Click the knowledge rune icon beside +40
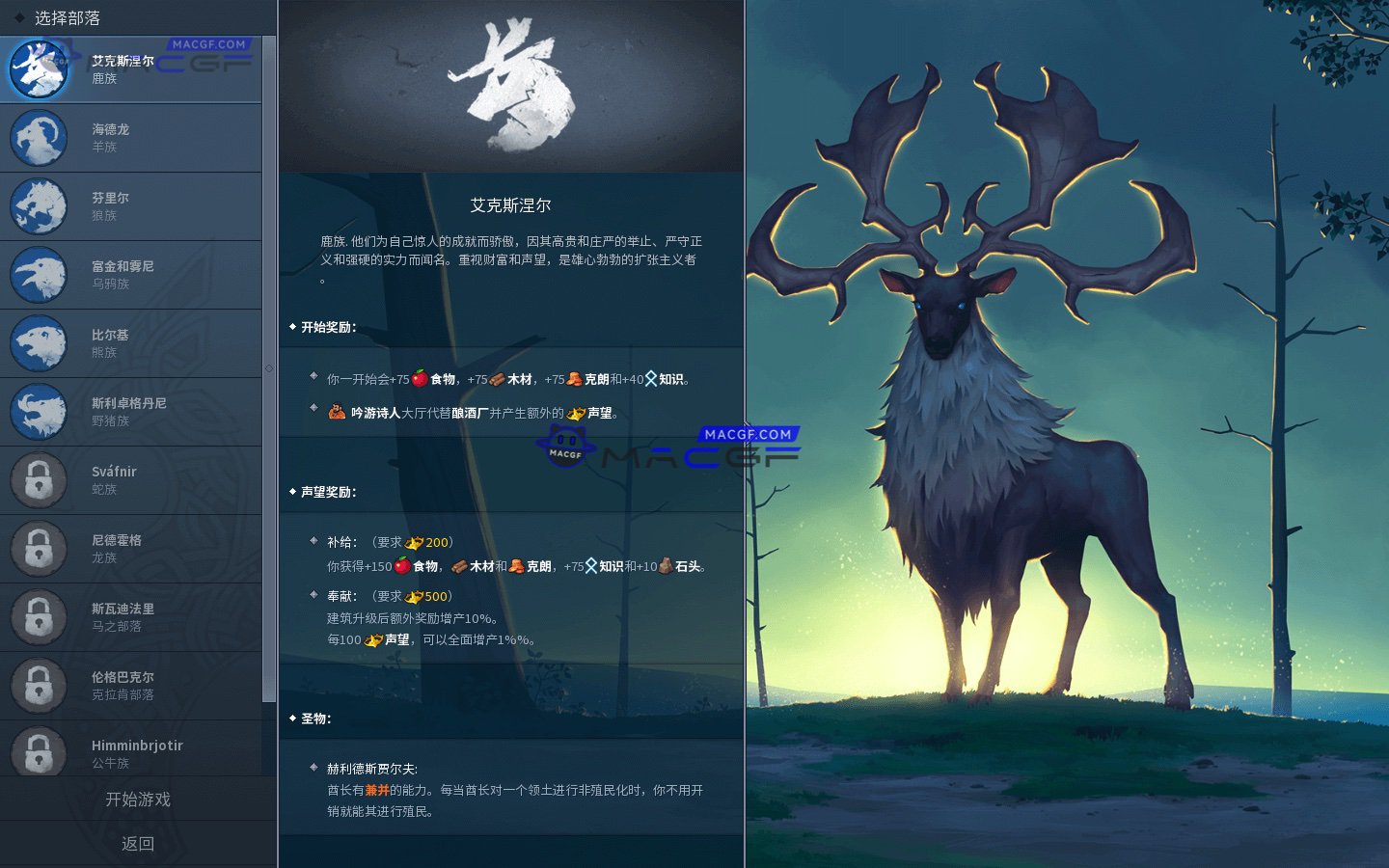Screen dimensions: 1389x868 650,377
